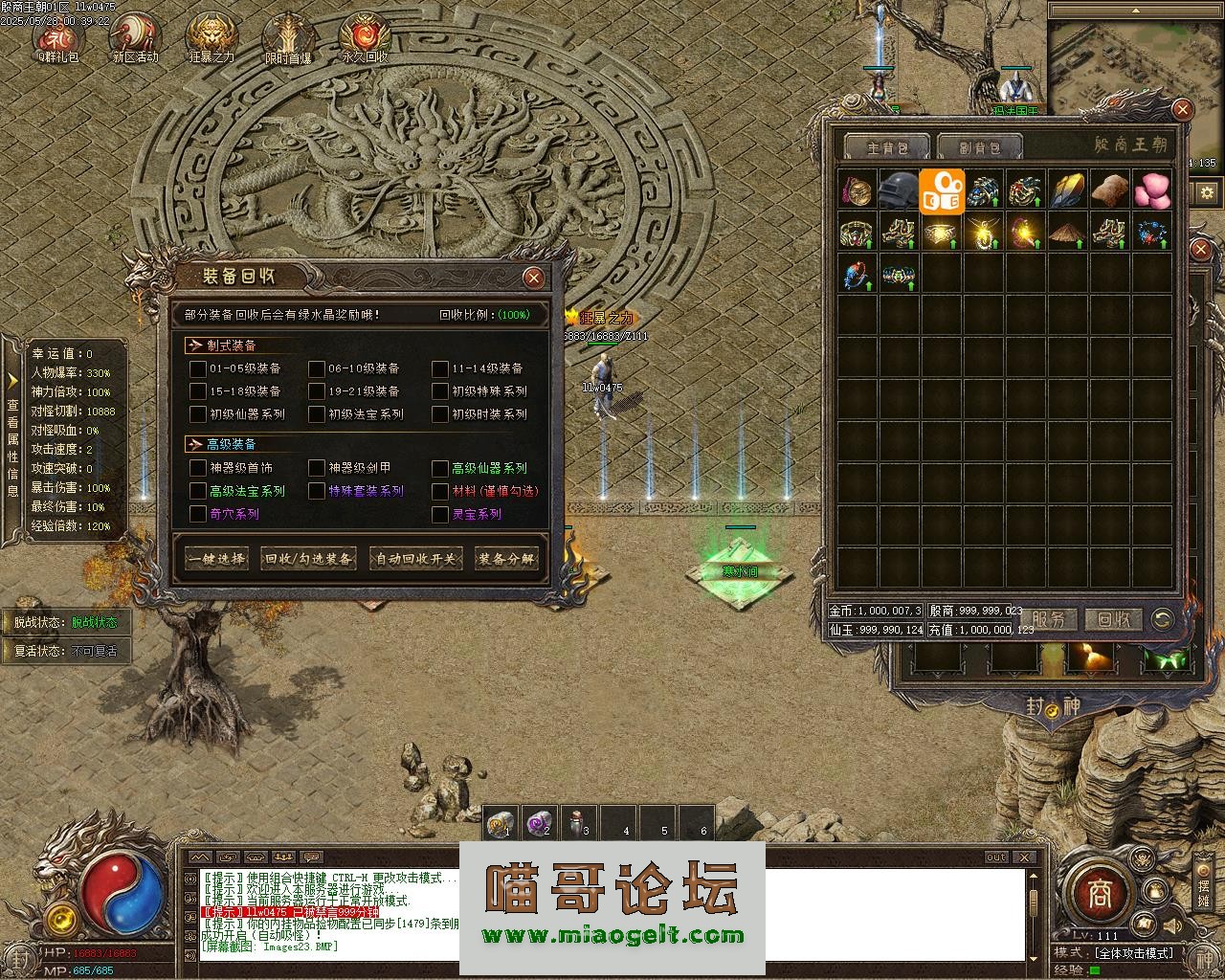Toggle the 自动回收开关 button
The width and height of the screenshot is (1225, 980).
point(416,559)
